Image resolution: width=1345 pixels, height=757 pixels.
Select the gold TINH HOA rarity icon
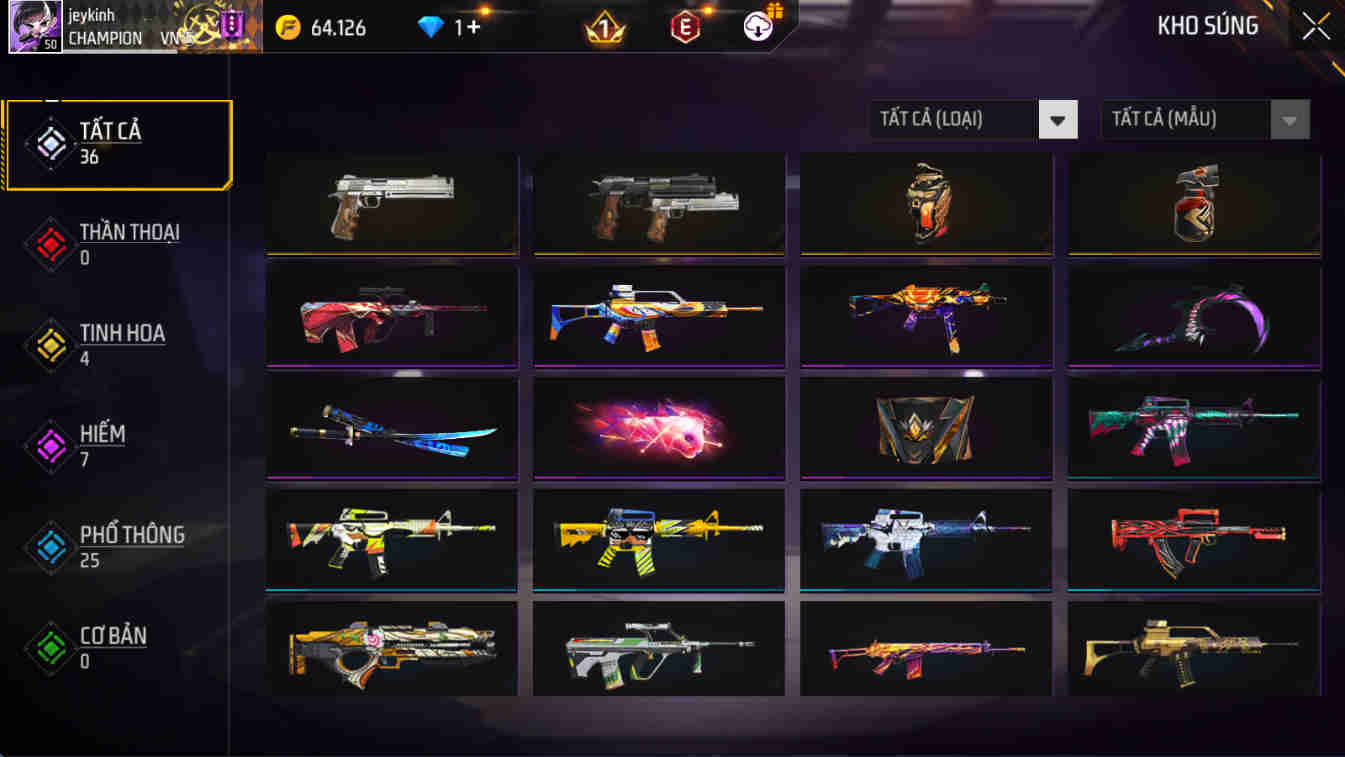(x=49, y=344)
